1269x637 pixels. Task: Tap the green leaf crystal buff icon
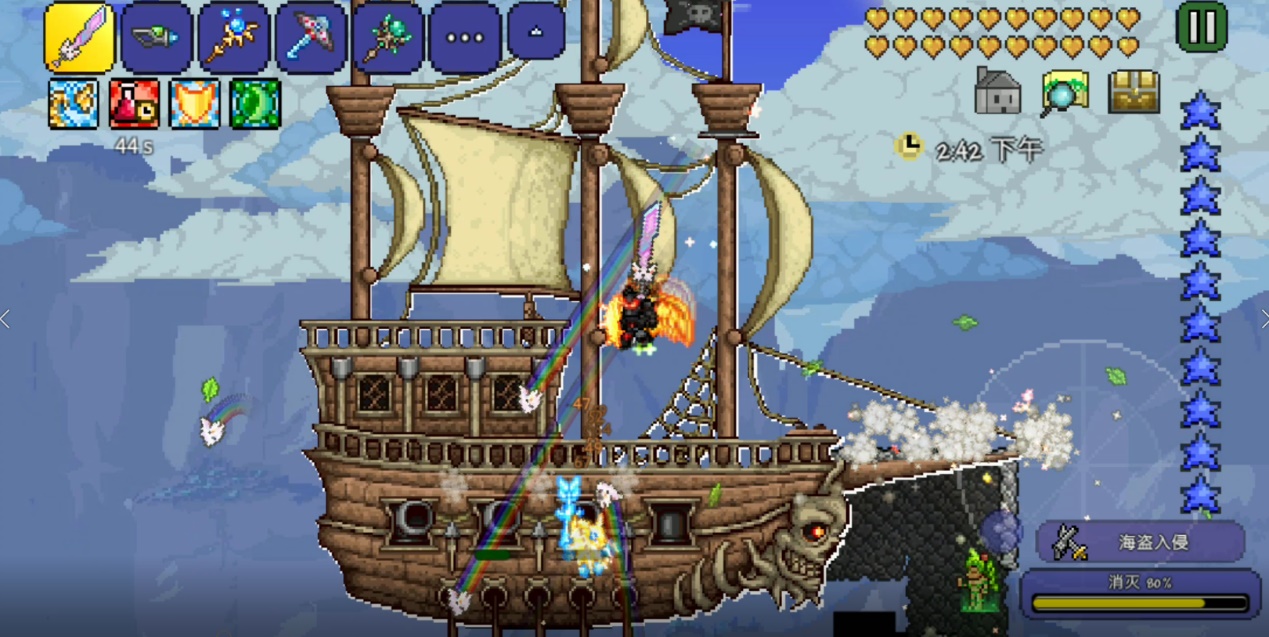tap(255, 104)
